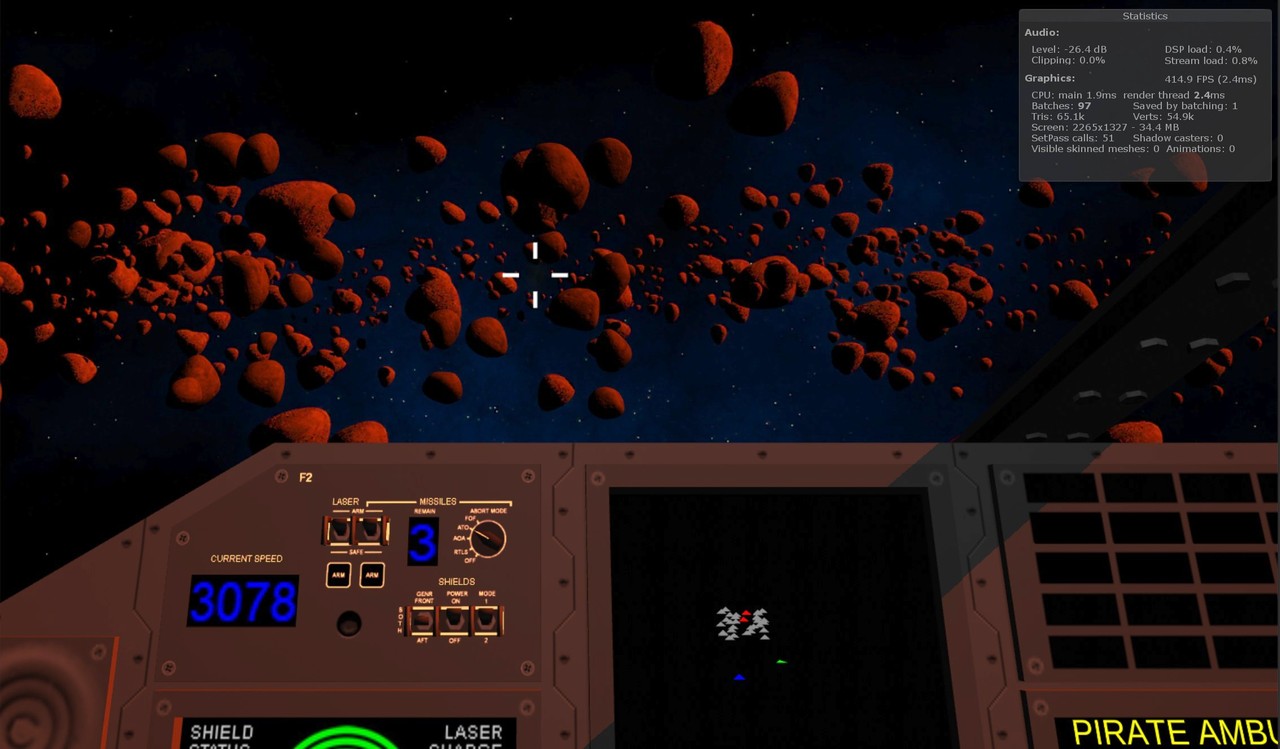Toggle the shields power on/off switch

(x=456, y=620)
